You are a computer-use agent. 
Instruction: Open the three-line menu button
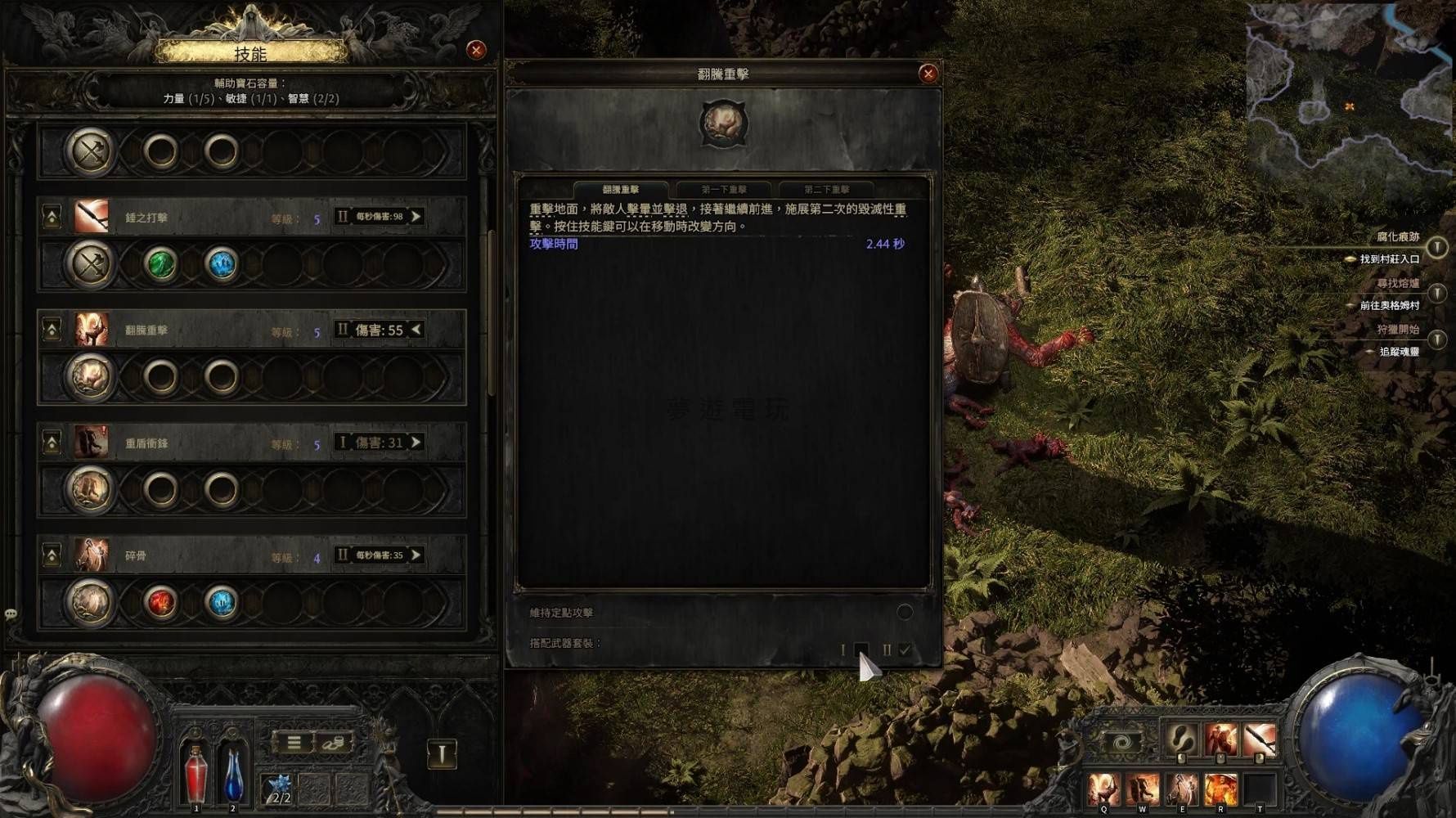[294, 743]
